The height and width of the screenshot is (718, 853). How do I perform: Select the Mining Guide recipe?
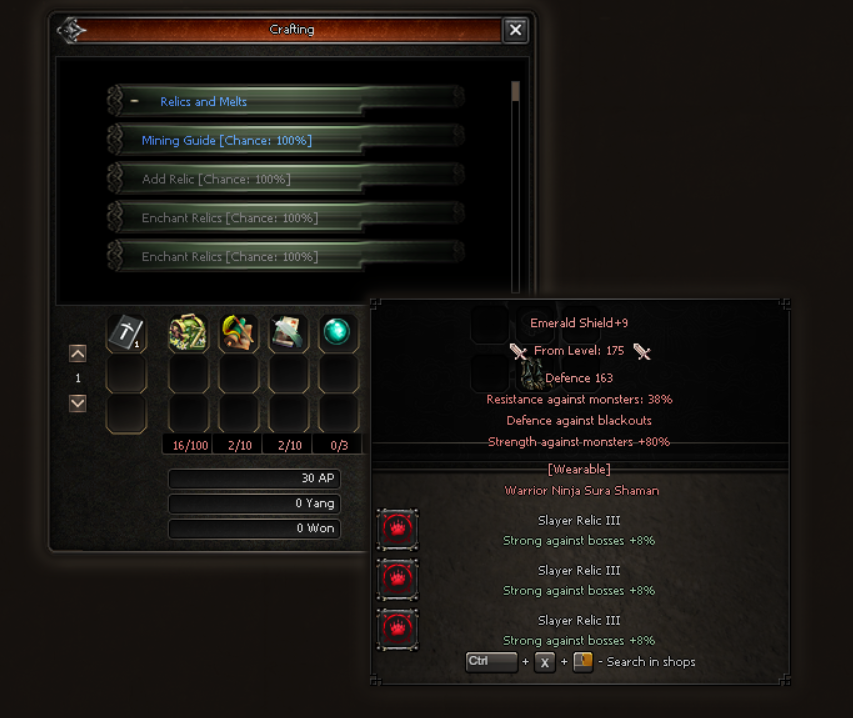[227, 141]
